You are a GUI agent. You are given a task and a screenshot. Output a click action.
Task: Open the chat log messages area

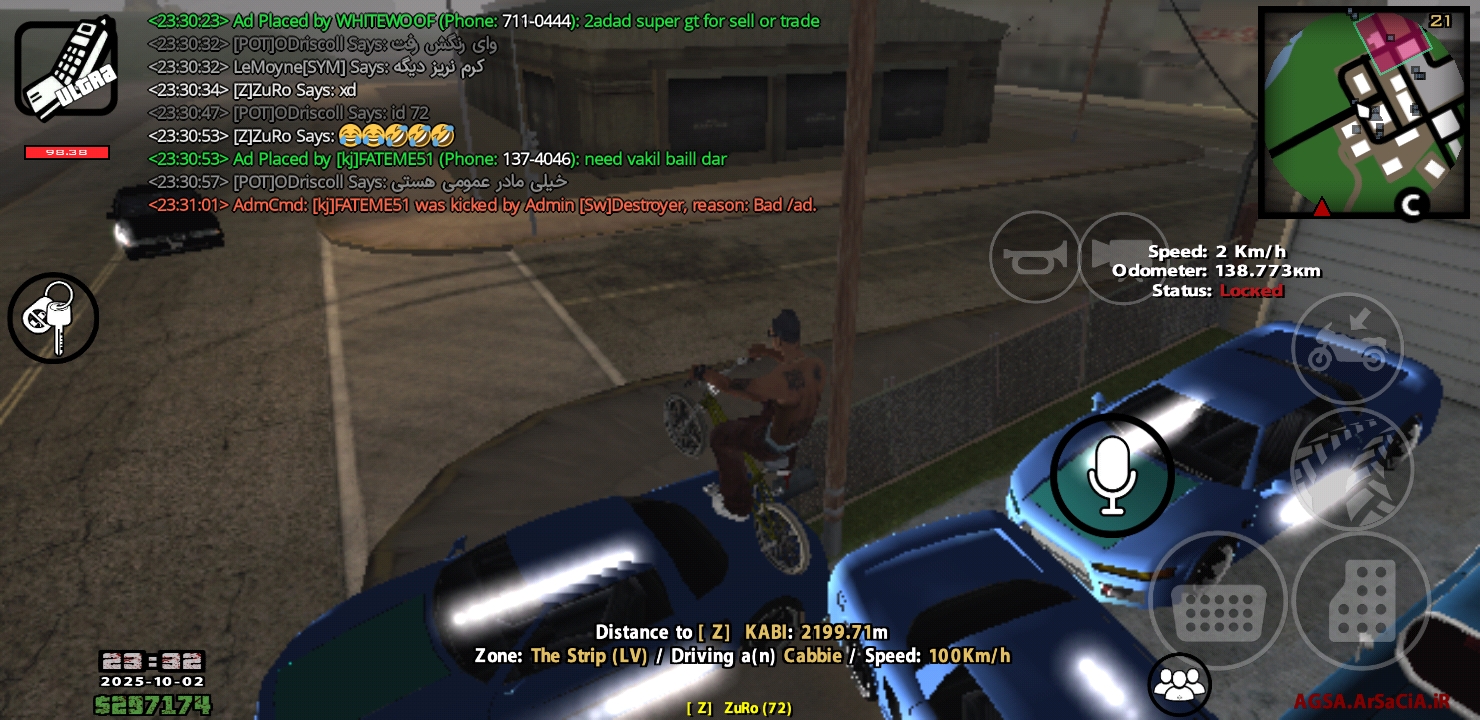pos(480,112)
